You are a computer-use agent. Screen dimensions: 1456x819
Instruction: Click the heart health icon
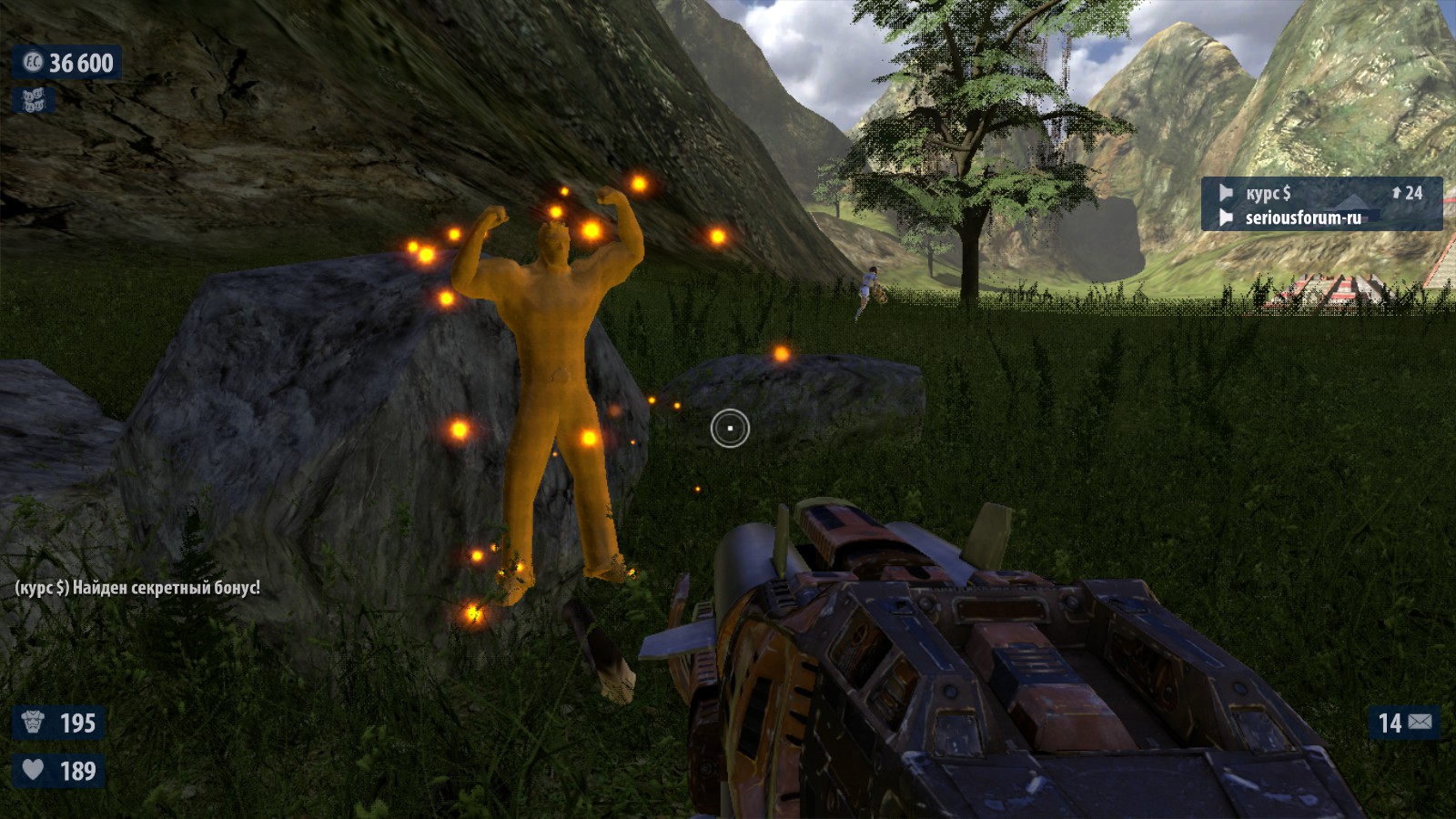(x=34, y=770)
